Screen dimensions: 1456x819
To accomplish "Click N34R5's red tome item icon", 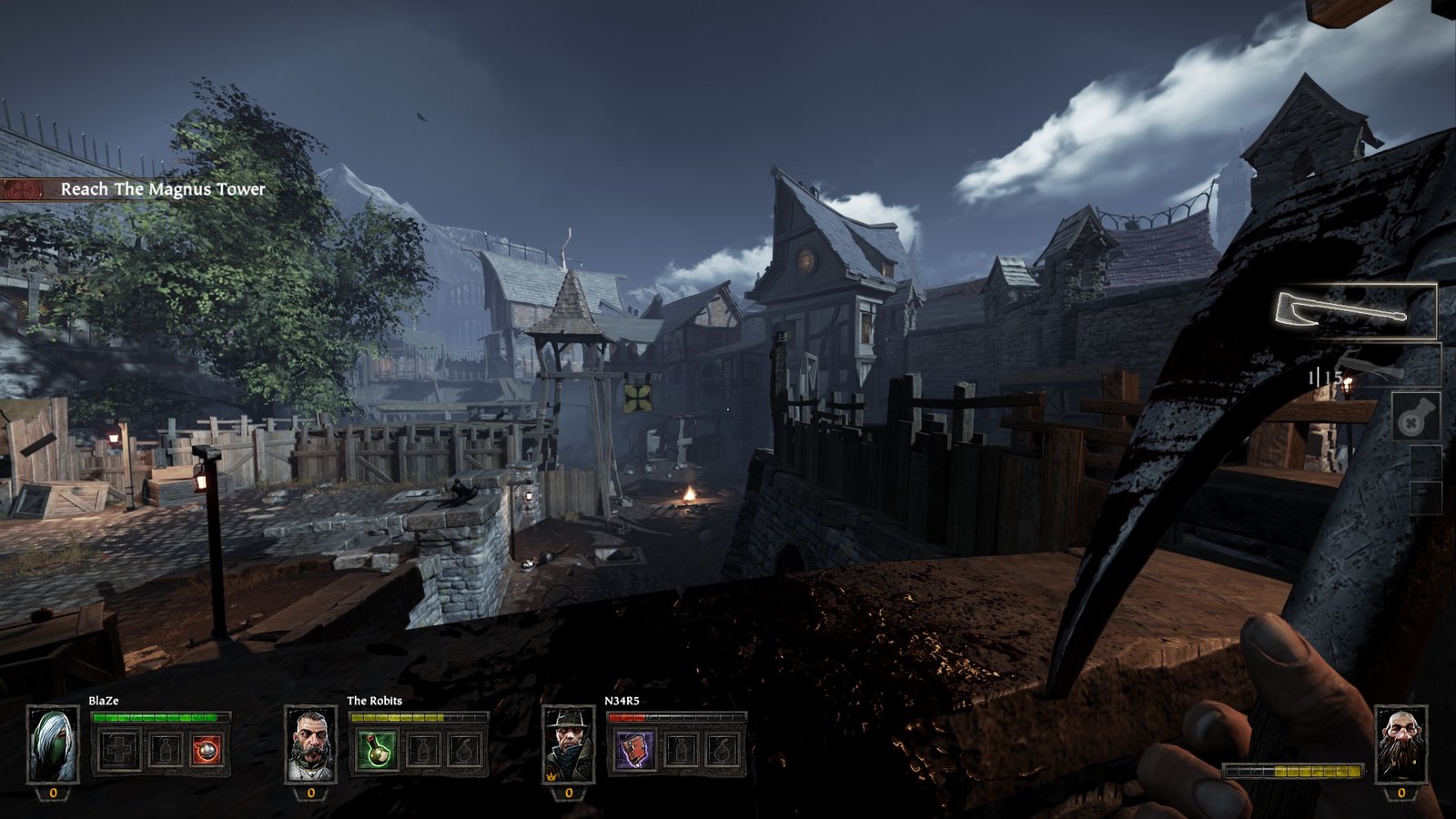I will pos(633,751).
